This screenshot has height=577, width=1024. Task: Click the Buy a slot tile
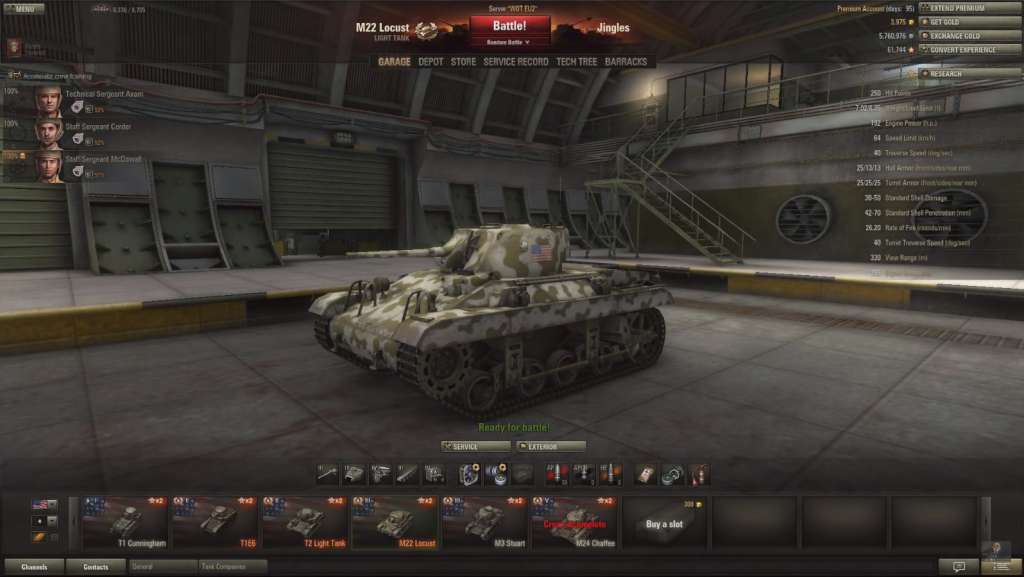(x=664, y=522)
